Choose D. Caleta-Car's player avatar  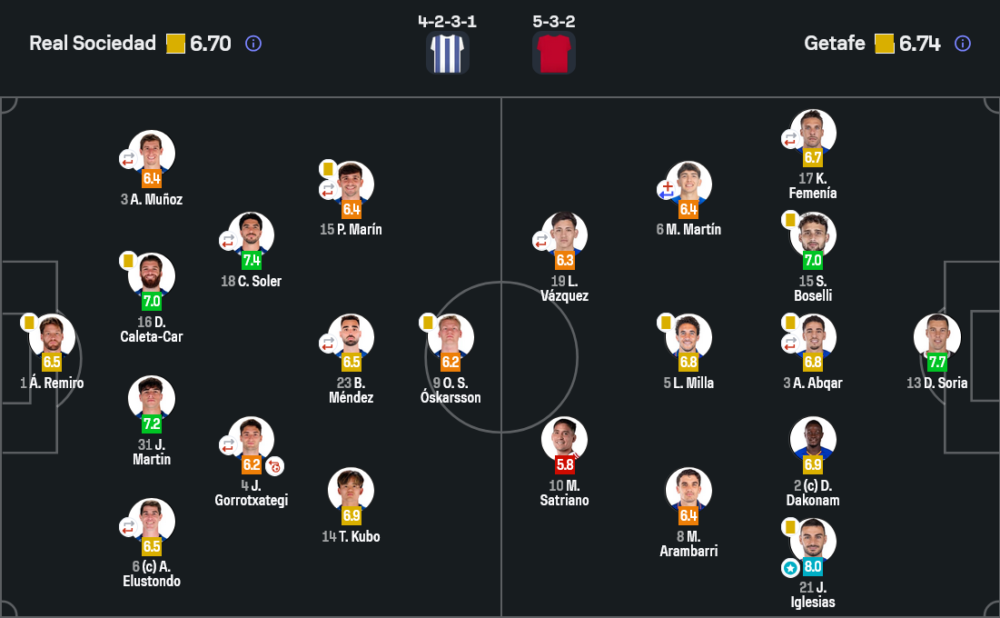coord(151,275)
